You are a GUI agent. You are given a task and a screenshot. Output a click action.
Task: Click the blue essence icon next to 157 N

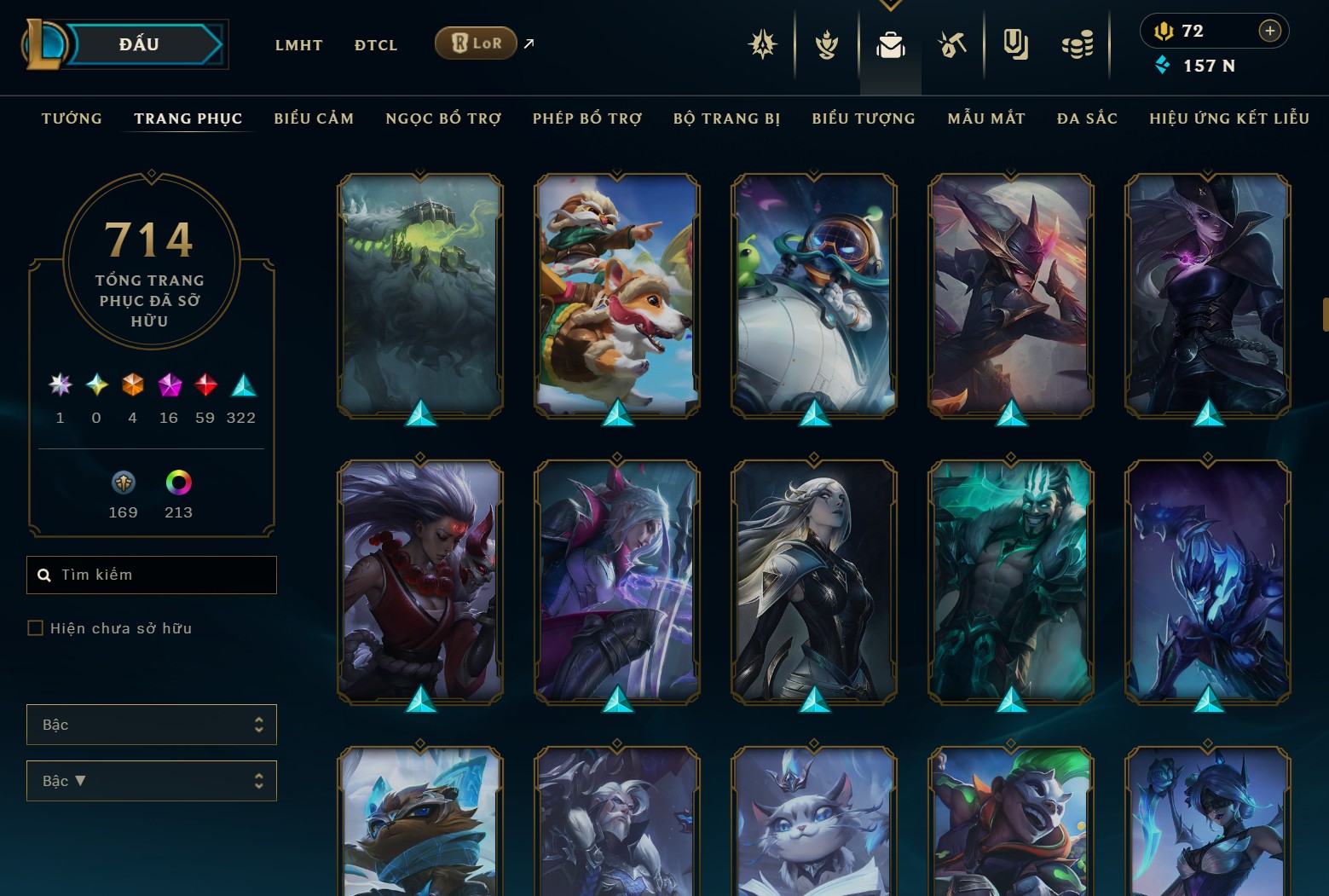pos(1163,65)
